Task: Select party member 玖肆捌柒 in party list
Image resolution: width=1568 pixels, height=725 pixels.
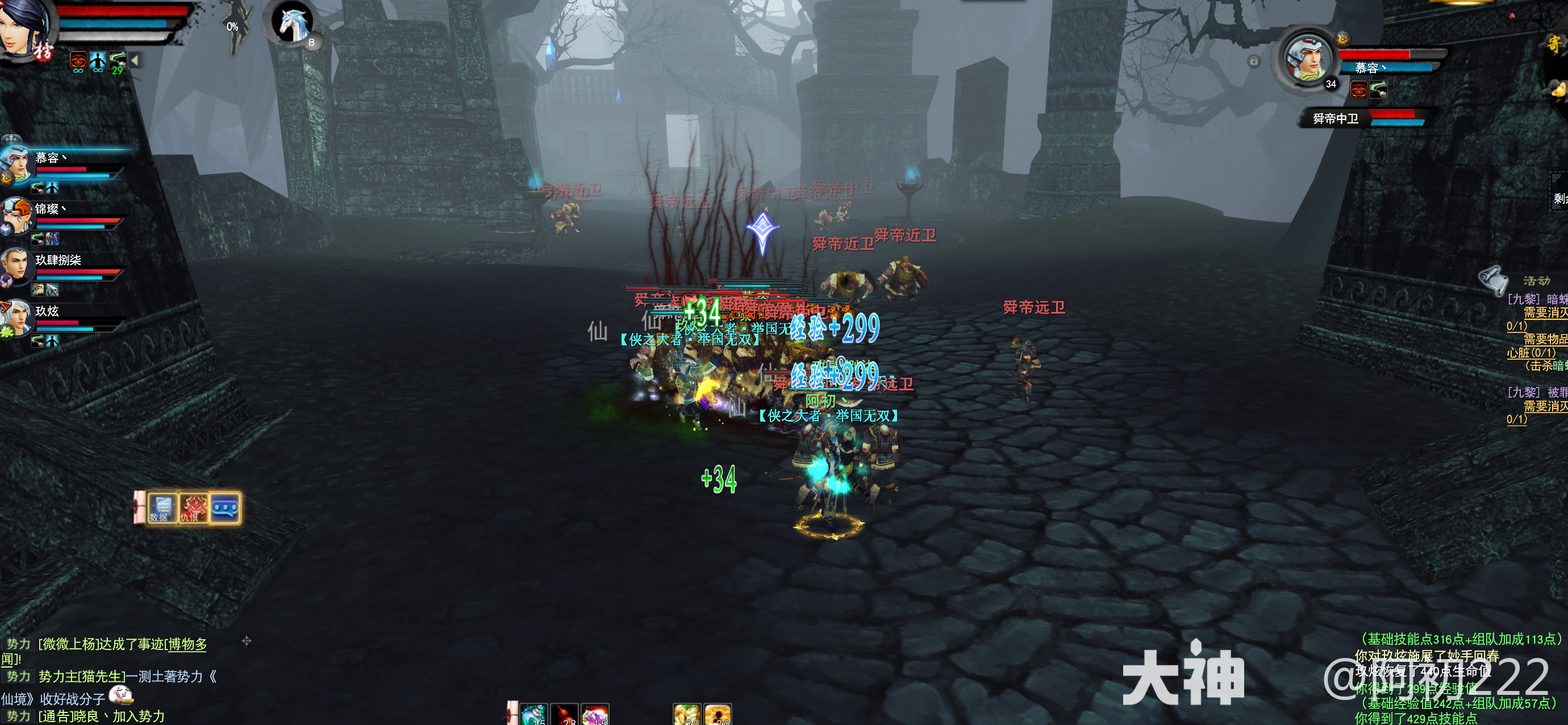Action: click(x=16, y=265)
